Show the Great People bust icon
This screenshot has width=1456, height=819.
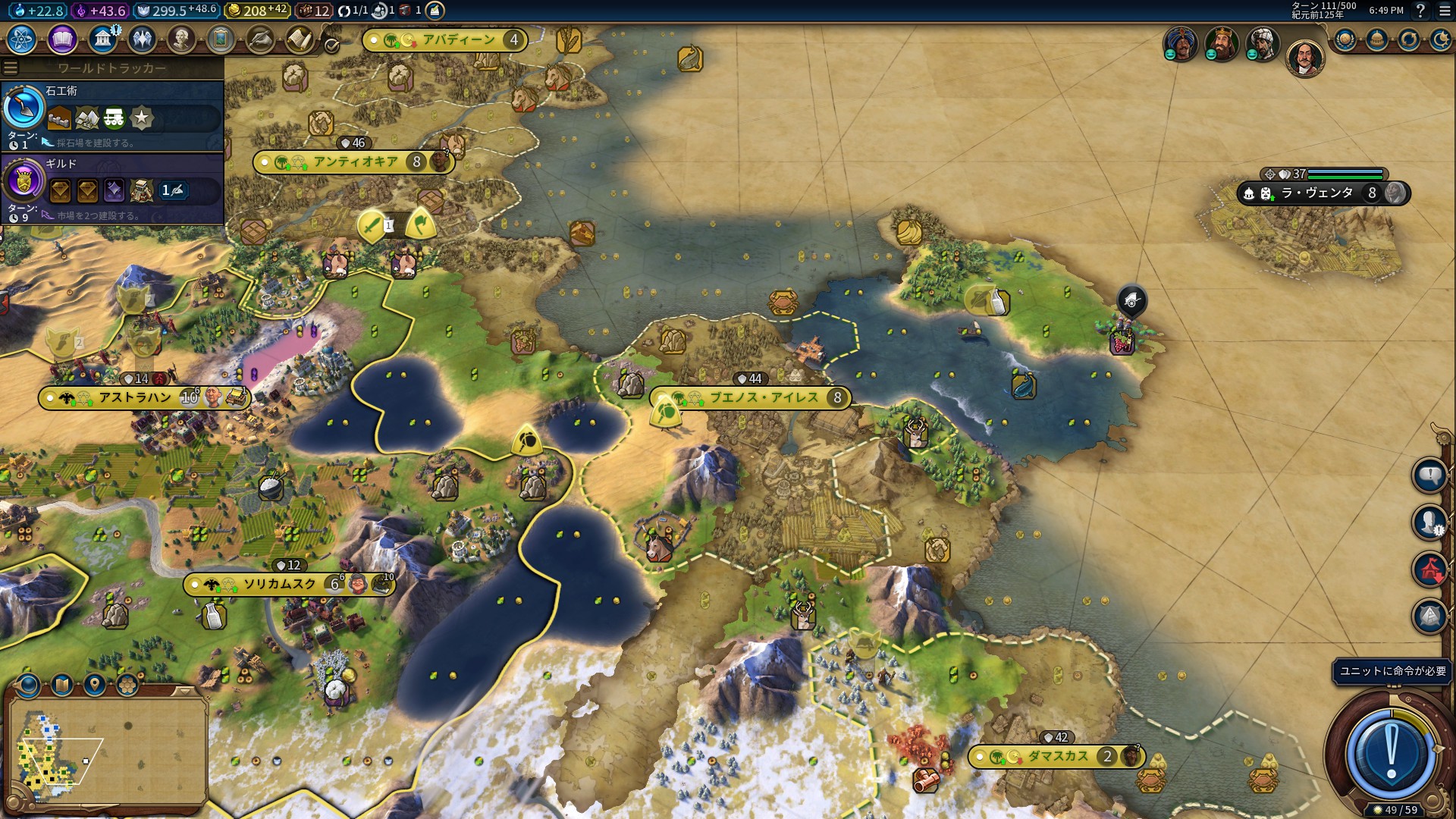pyautogui.click(x=181, y=39)
